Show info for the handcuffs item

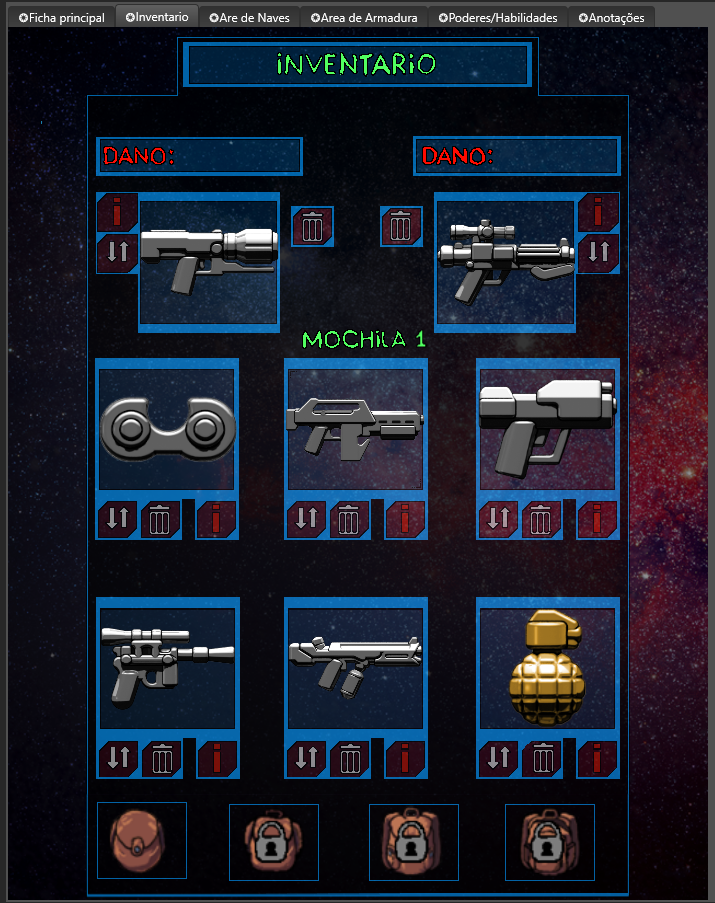pyautogui.click(x=217, y=520)
